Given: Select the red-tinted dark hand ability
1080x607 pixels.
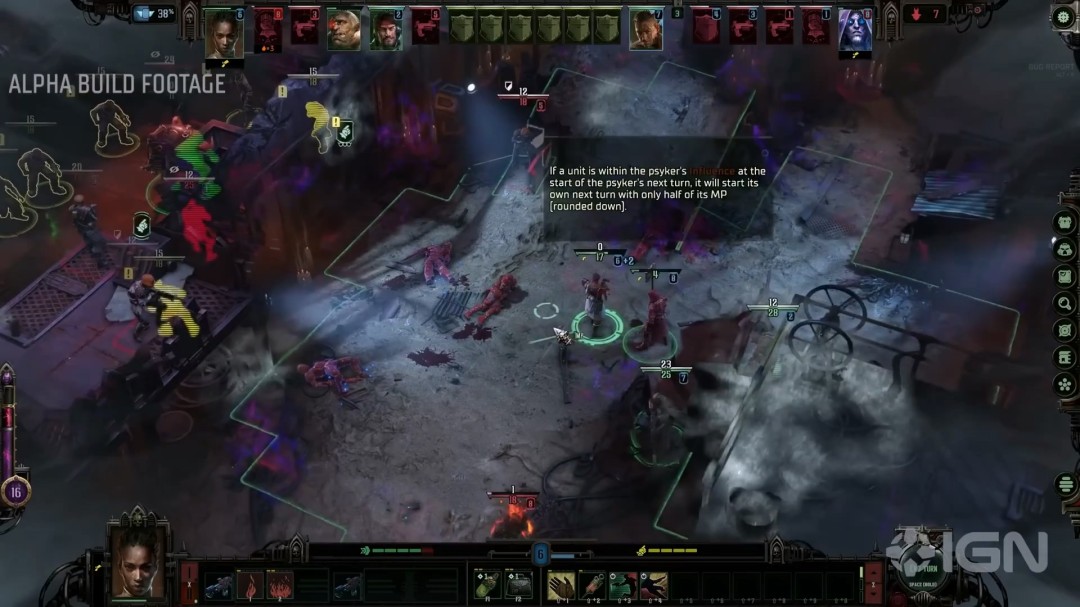Looking at the screenshot, I should coord(654,585).
